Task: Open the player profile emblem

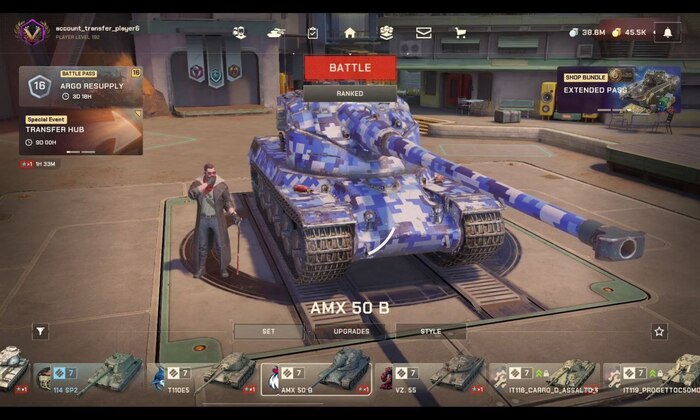Action: click(x=31, y=32)
